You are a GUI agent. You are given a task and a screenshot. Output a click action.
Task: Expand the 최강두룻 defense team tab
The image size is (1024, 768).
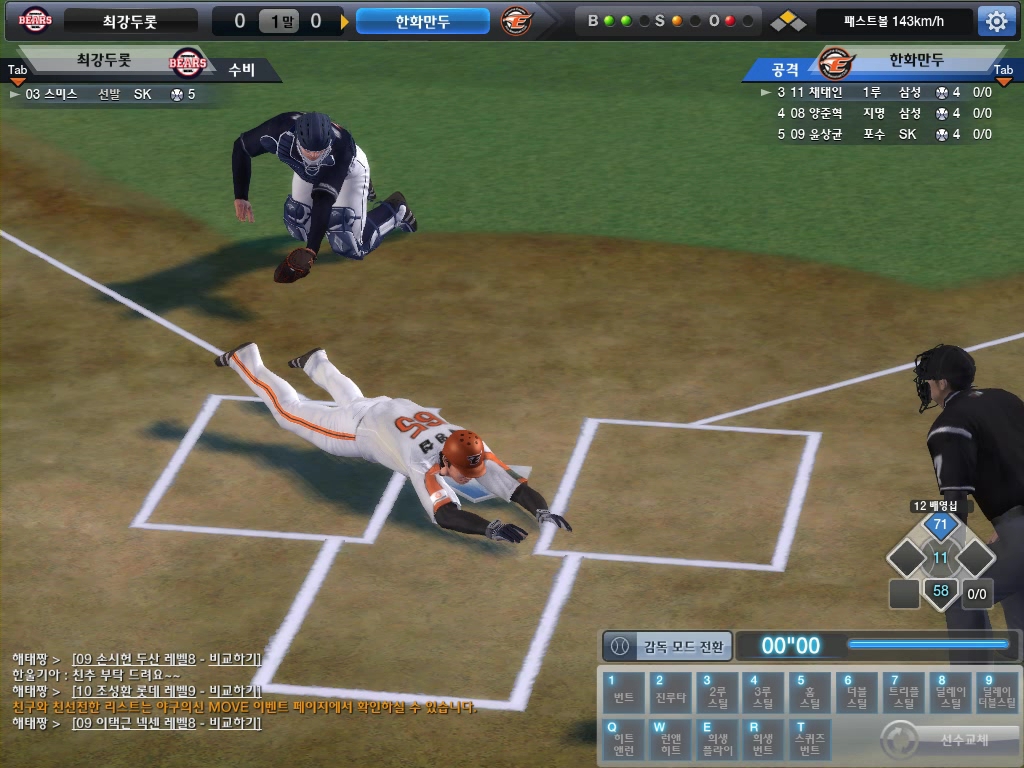18,71
